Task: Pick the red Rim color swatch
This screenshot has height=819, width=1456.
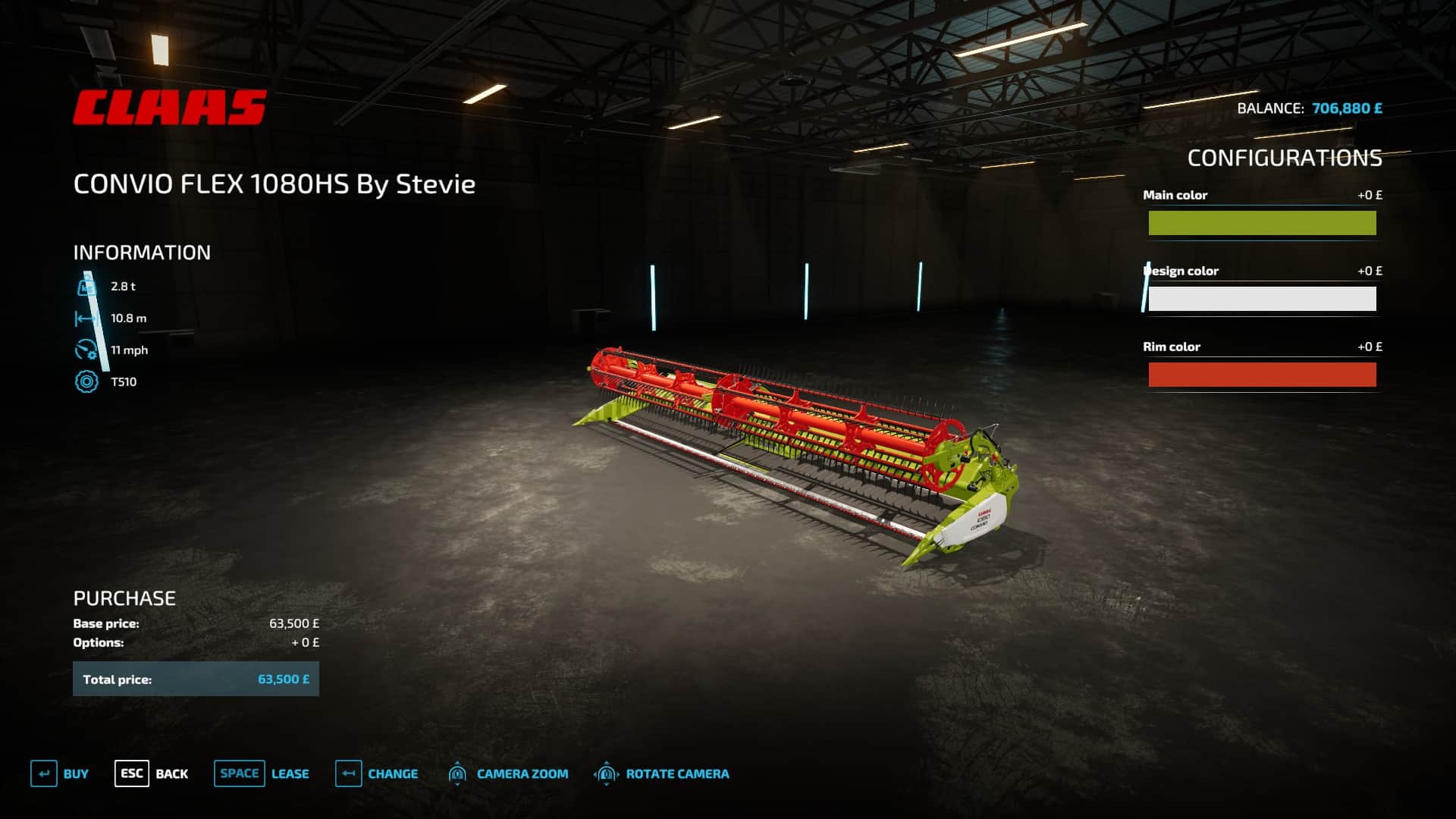Action: [x=1262, y=375]
